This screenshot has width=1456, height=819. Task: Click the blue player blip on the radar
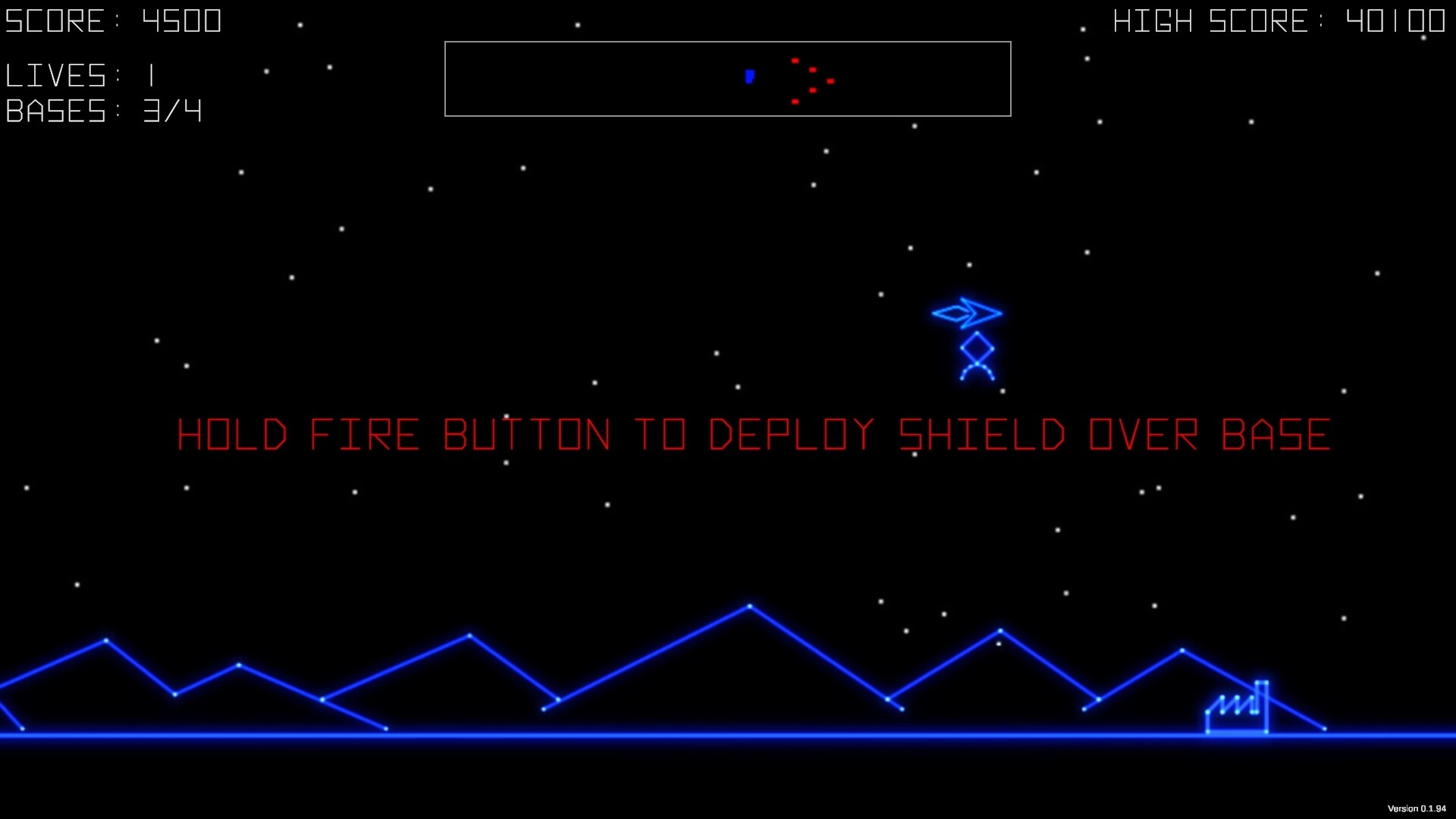[749, 77]
